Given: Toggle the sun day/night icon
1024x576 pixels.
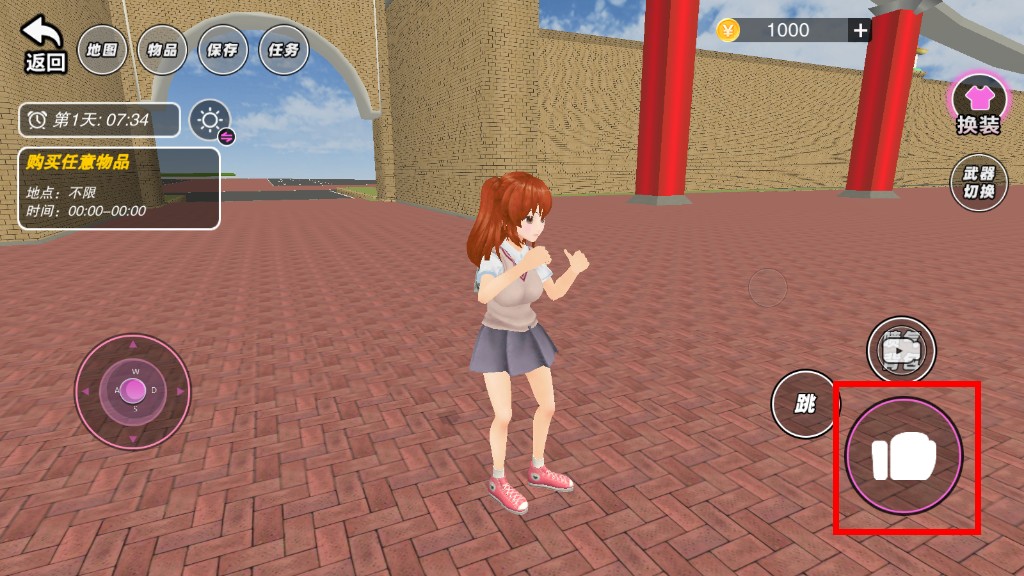Looking at the screenshot, I should click(210, 121).
